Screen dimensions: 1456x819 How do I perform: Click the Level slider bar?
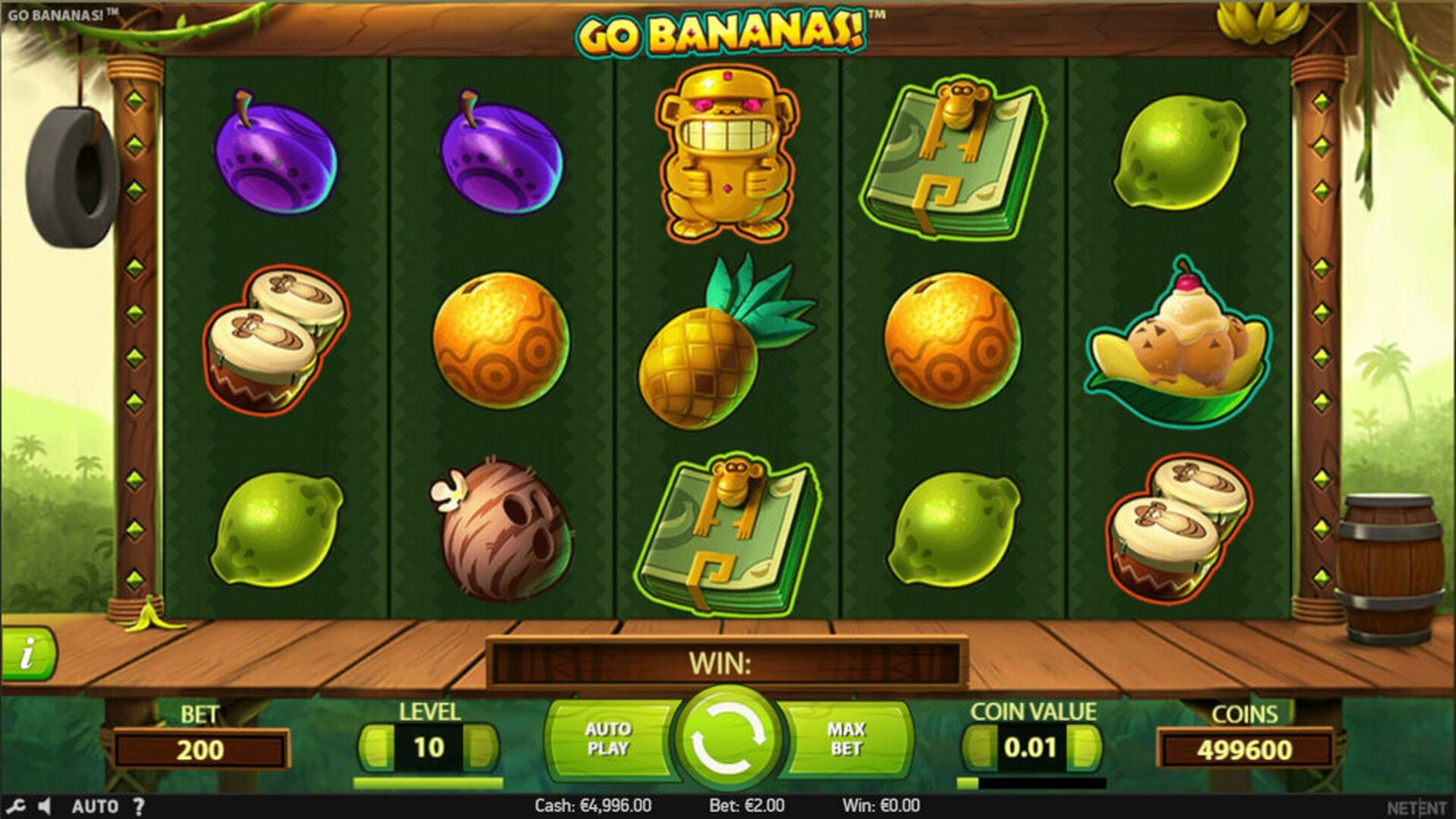[428, 783]
